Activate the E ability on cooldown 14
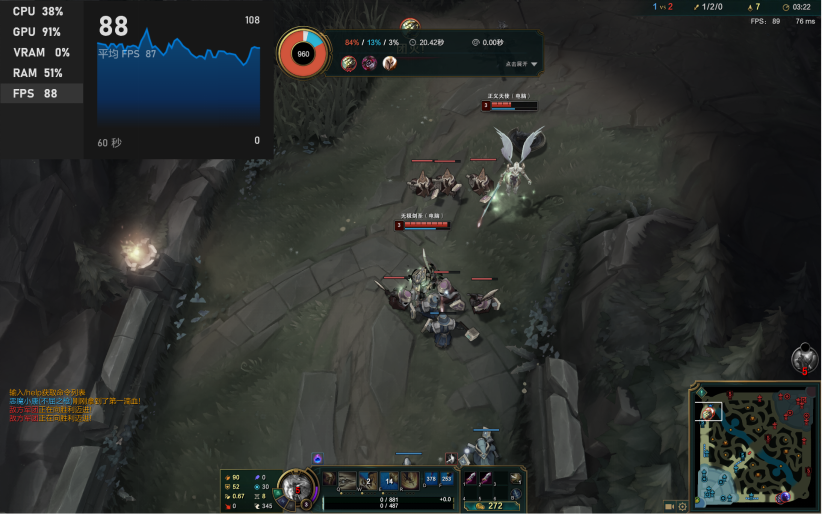Screen dimensions: 823x514 (389, 480)
